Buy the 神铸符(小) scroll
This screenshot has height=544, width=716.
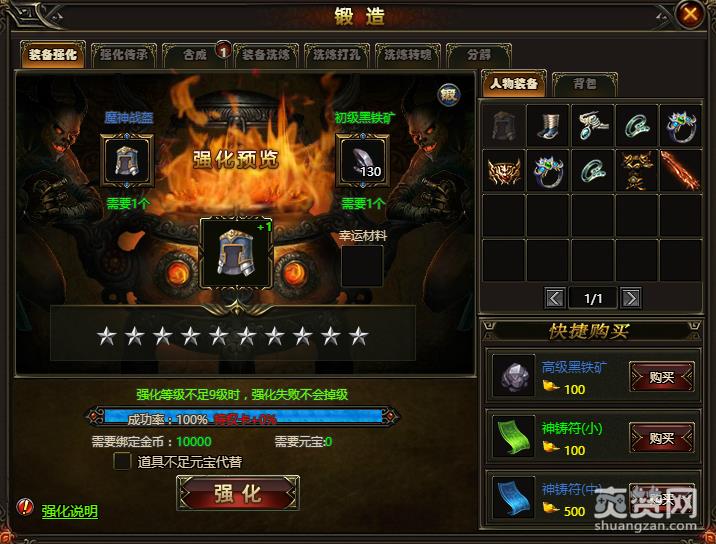click(x=661, y=437)
